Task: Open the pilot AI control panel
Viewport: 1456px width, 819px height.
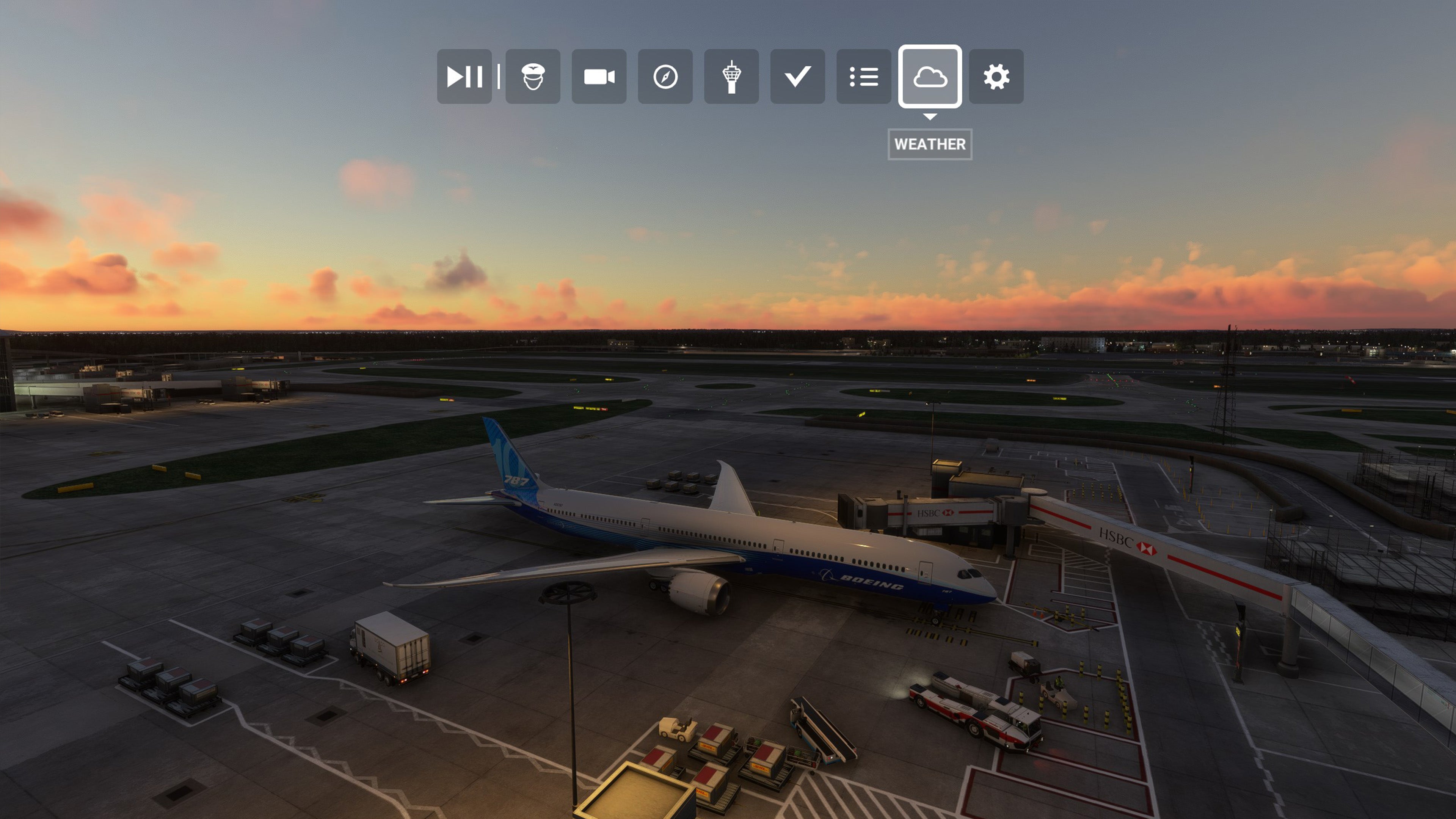Action: pyautogui.click(x=532, y=76)
